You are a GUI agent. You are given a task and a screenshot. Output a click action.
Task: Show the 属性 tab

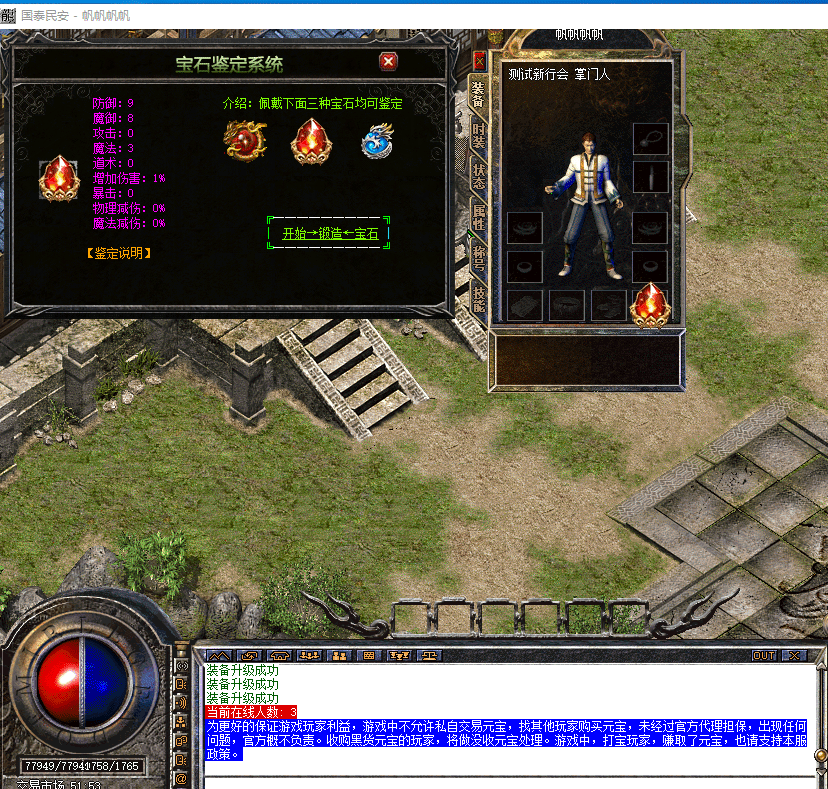click(479, 216)
